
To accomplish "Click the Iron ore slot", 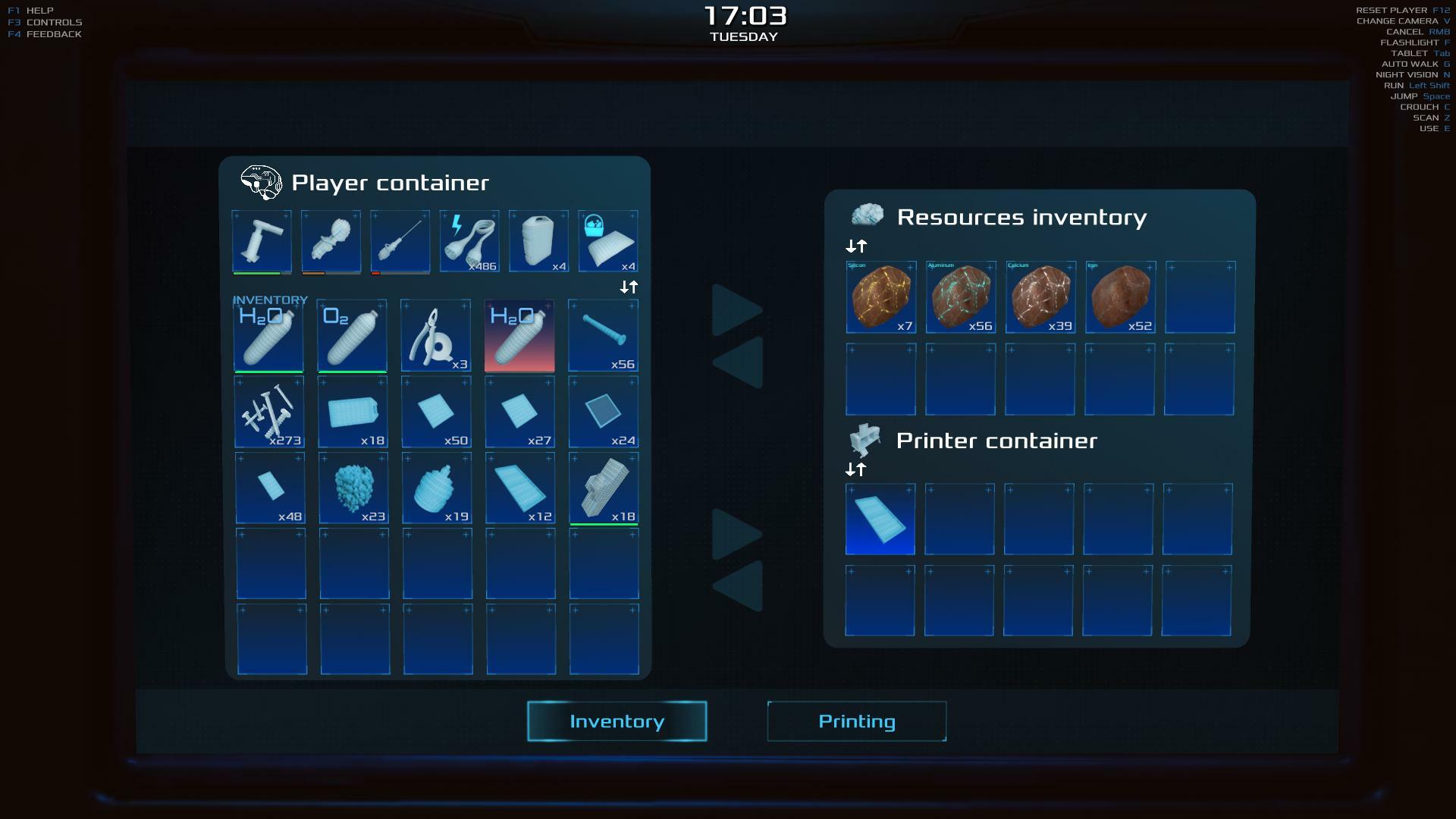I will (1120, 297).
